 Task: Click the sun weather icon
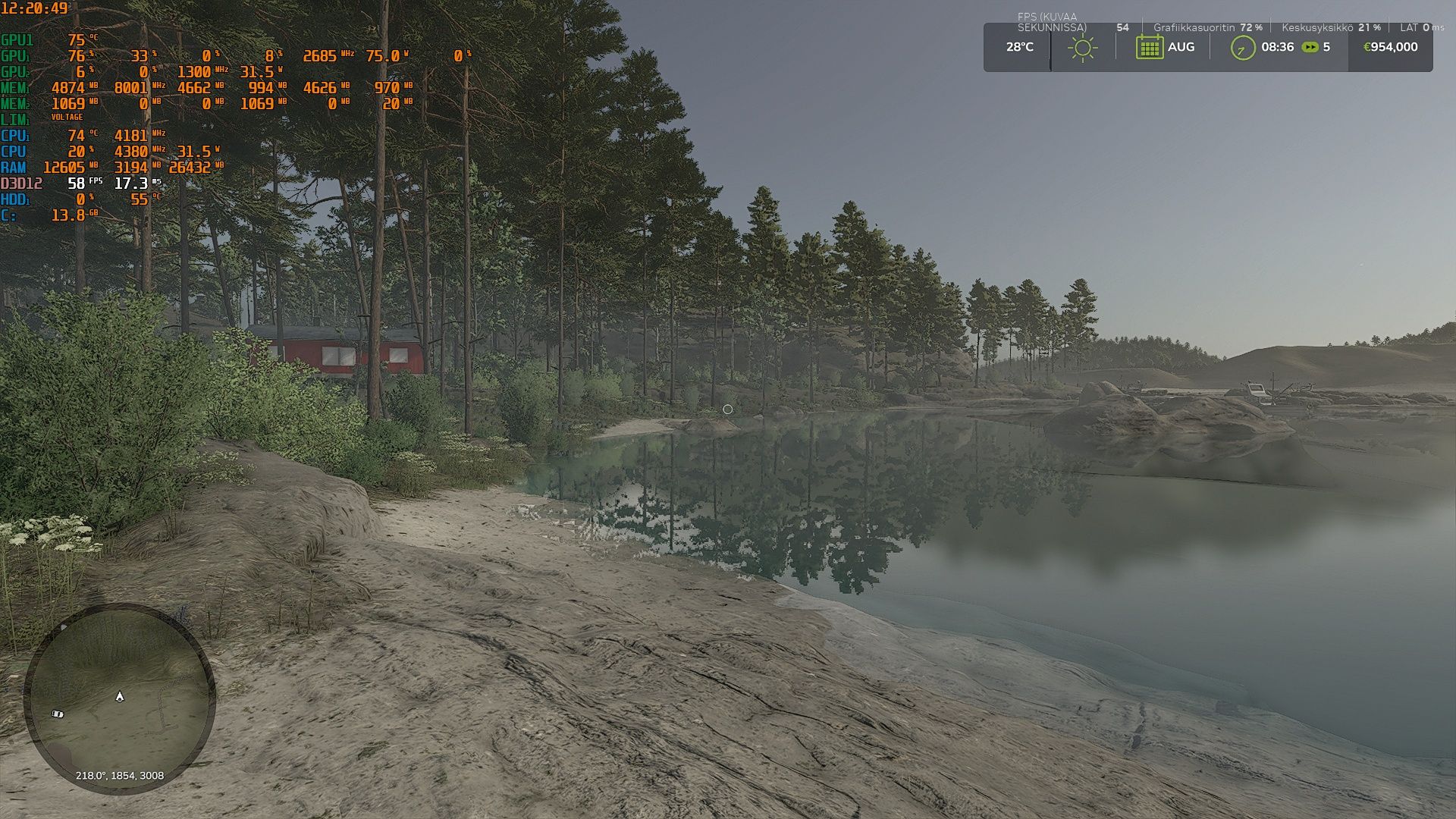(x=1082, y=48)
